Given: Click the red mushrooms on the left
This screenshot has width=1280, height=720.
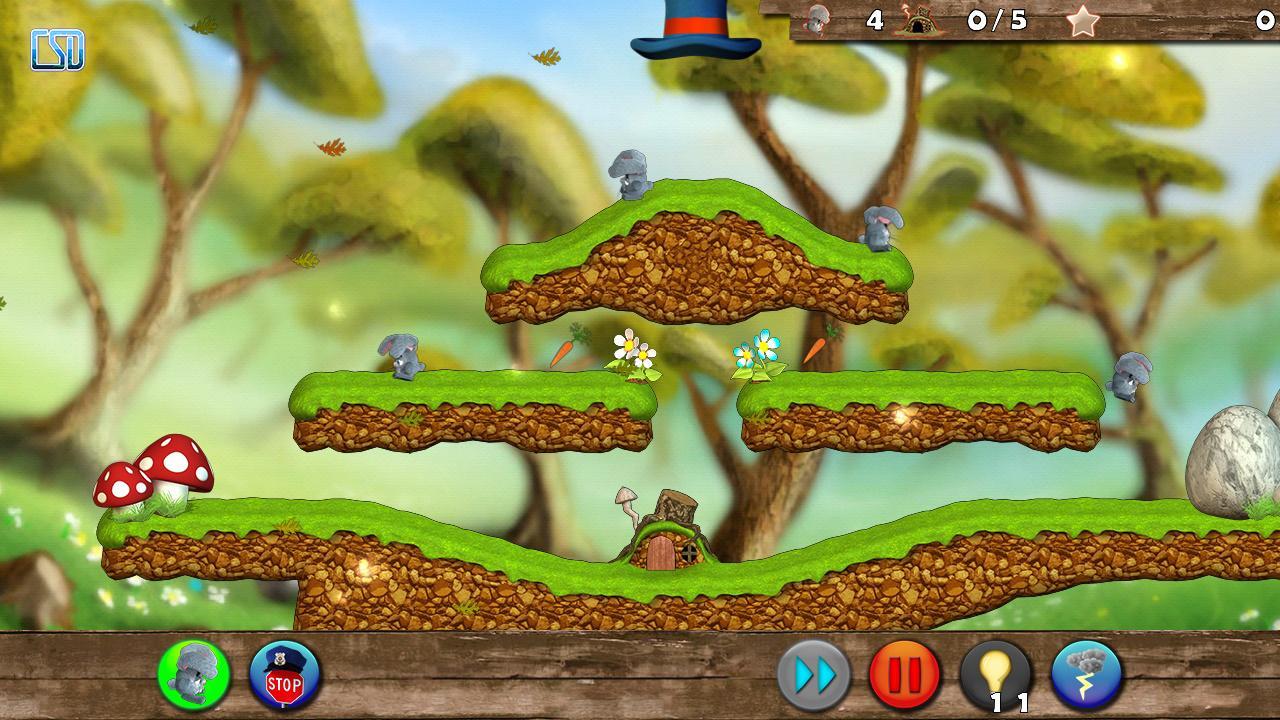Looking at the screenshot, I should point(155,470).
